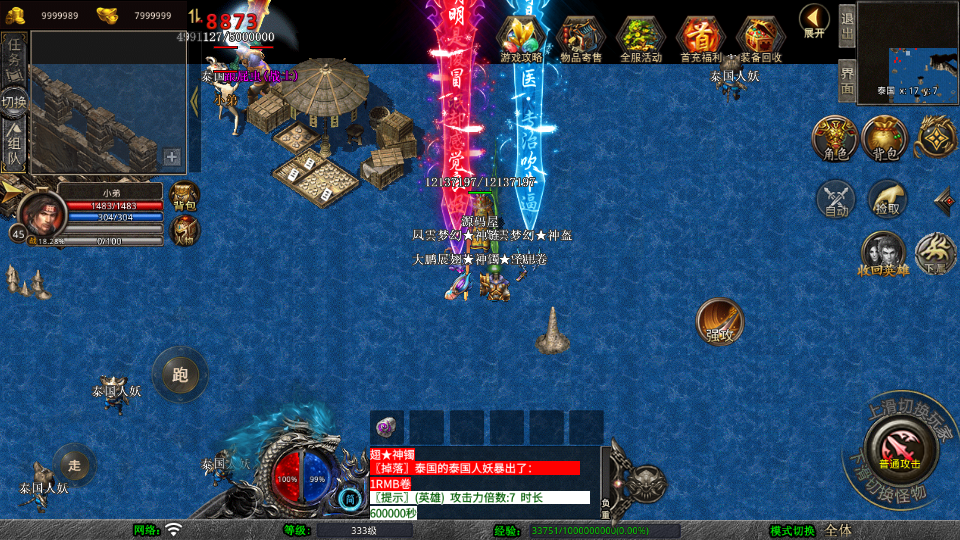960x540 pixels.
Task: Open the 全服活动 server events icon
Action: coord(640,38)
